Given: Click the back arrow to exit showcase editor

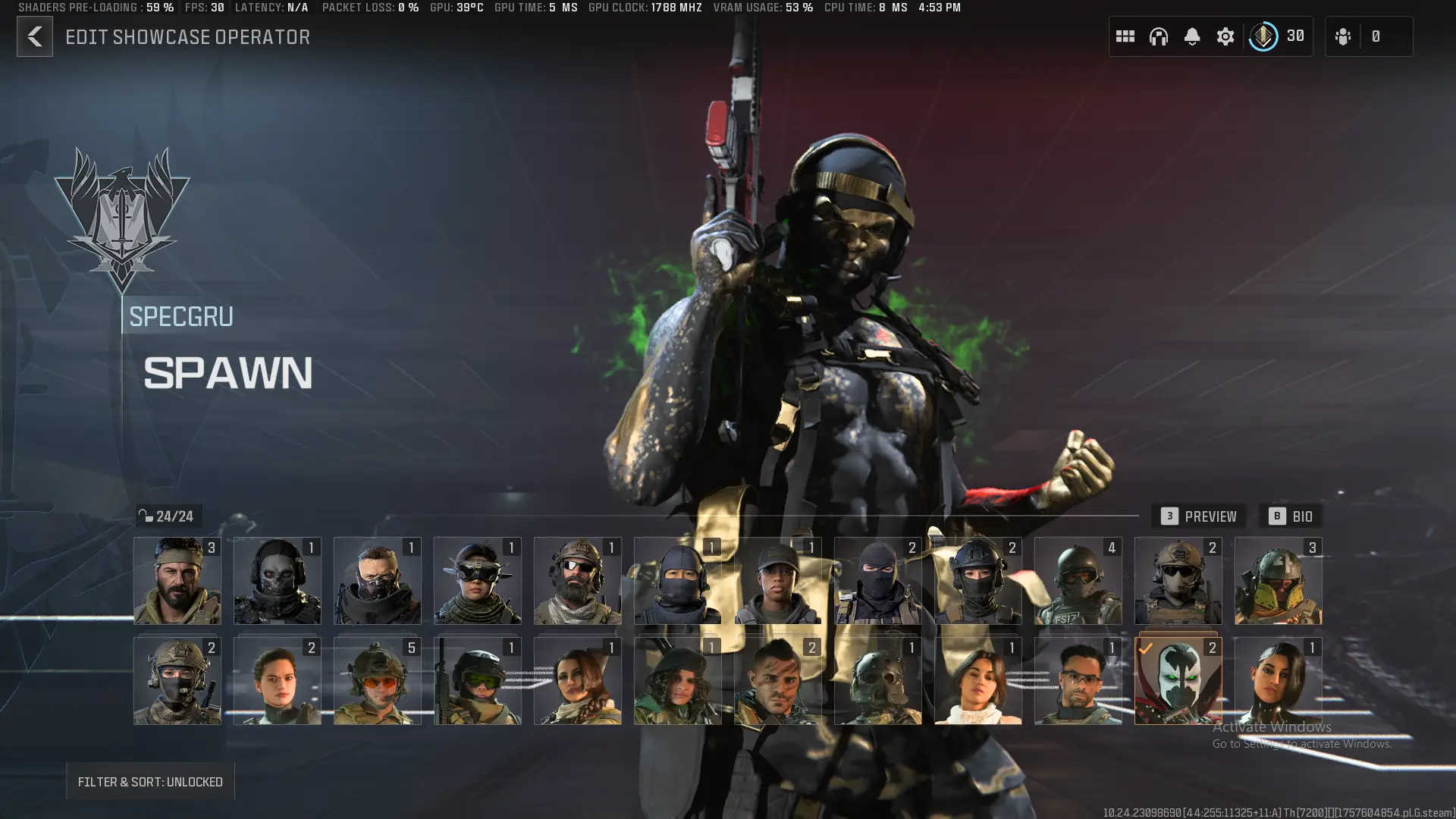Looking at the screenshot, I should tap(34, 36).
